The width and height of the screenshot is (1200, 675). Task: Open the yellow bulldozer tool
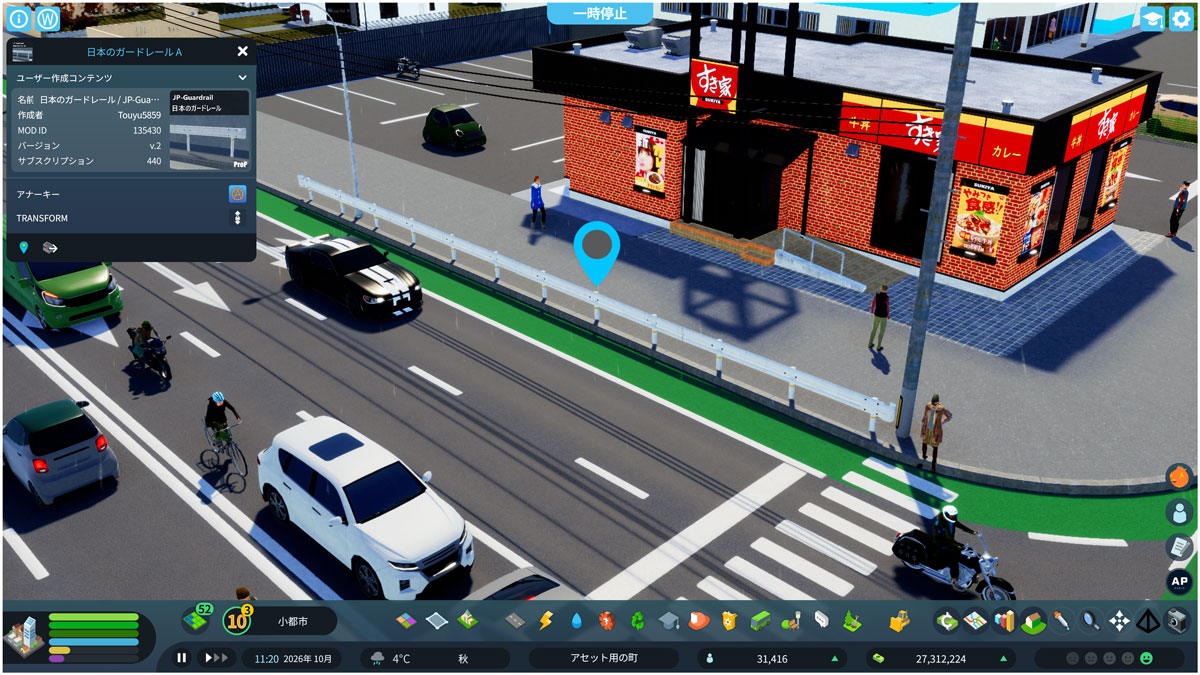899,621
